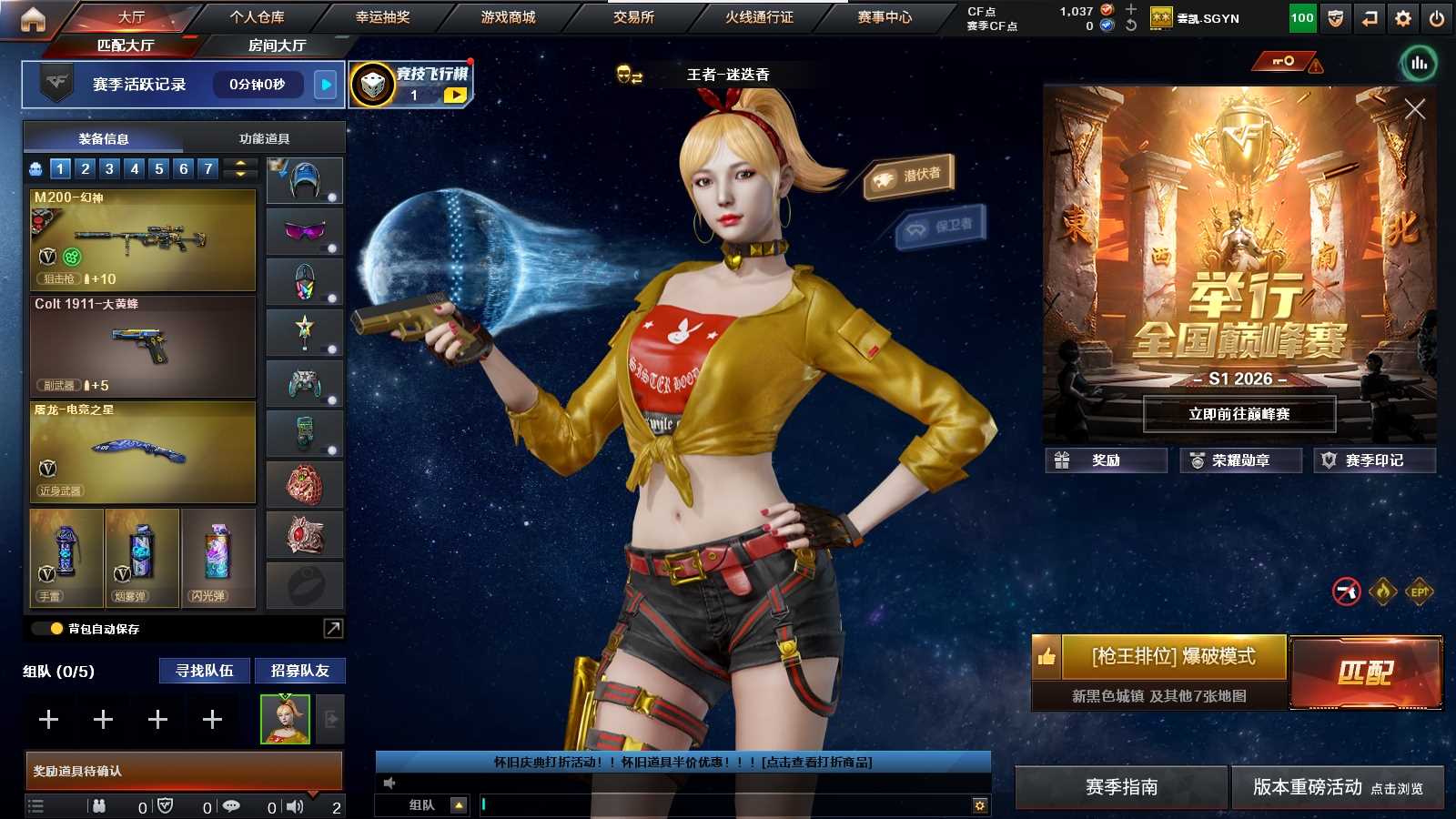The height and width of the screenshot is (819, 1456).
Task: Open the 荣耀勋章 panel
Action: [x=1239, y=460]
